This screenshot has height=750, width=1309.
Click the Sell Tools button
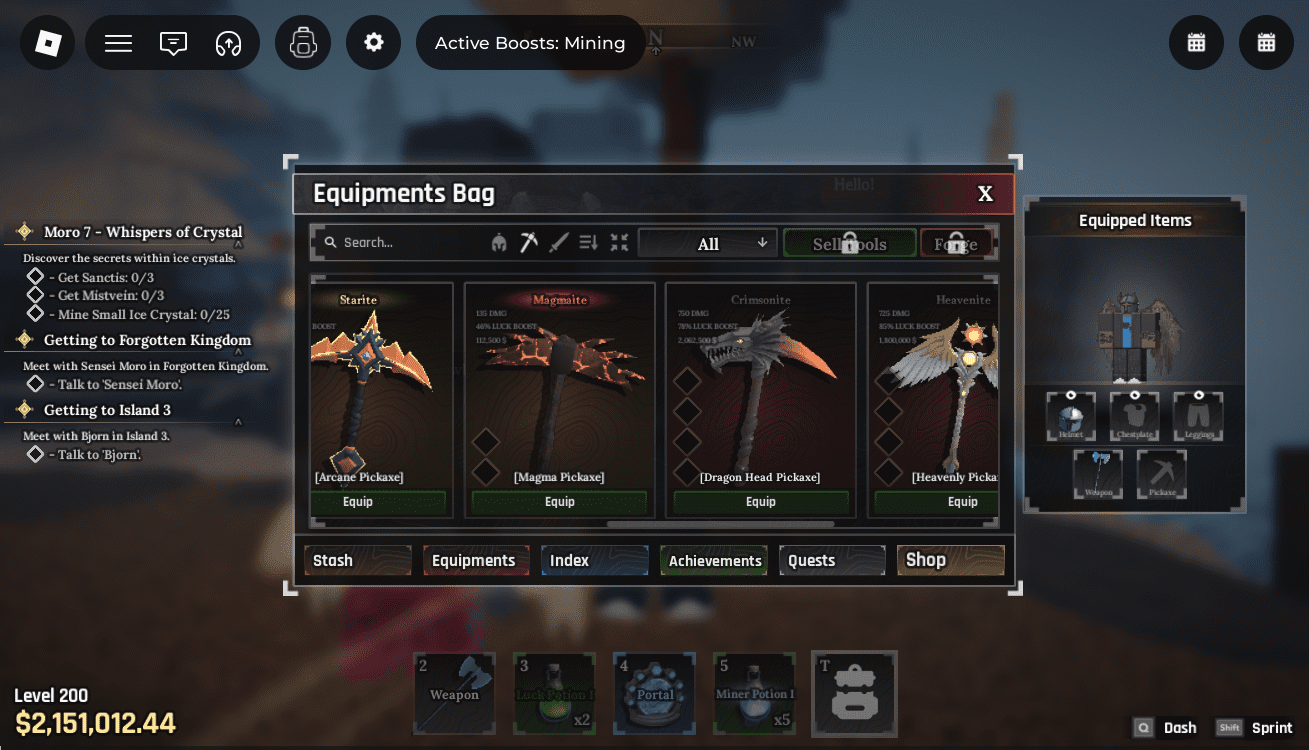(849, 242)
